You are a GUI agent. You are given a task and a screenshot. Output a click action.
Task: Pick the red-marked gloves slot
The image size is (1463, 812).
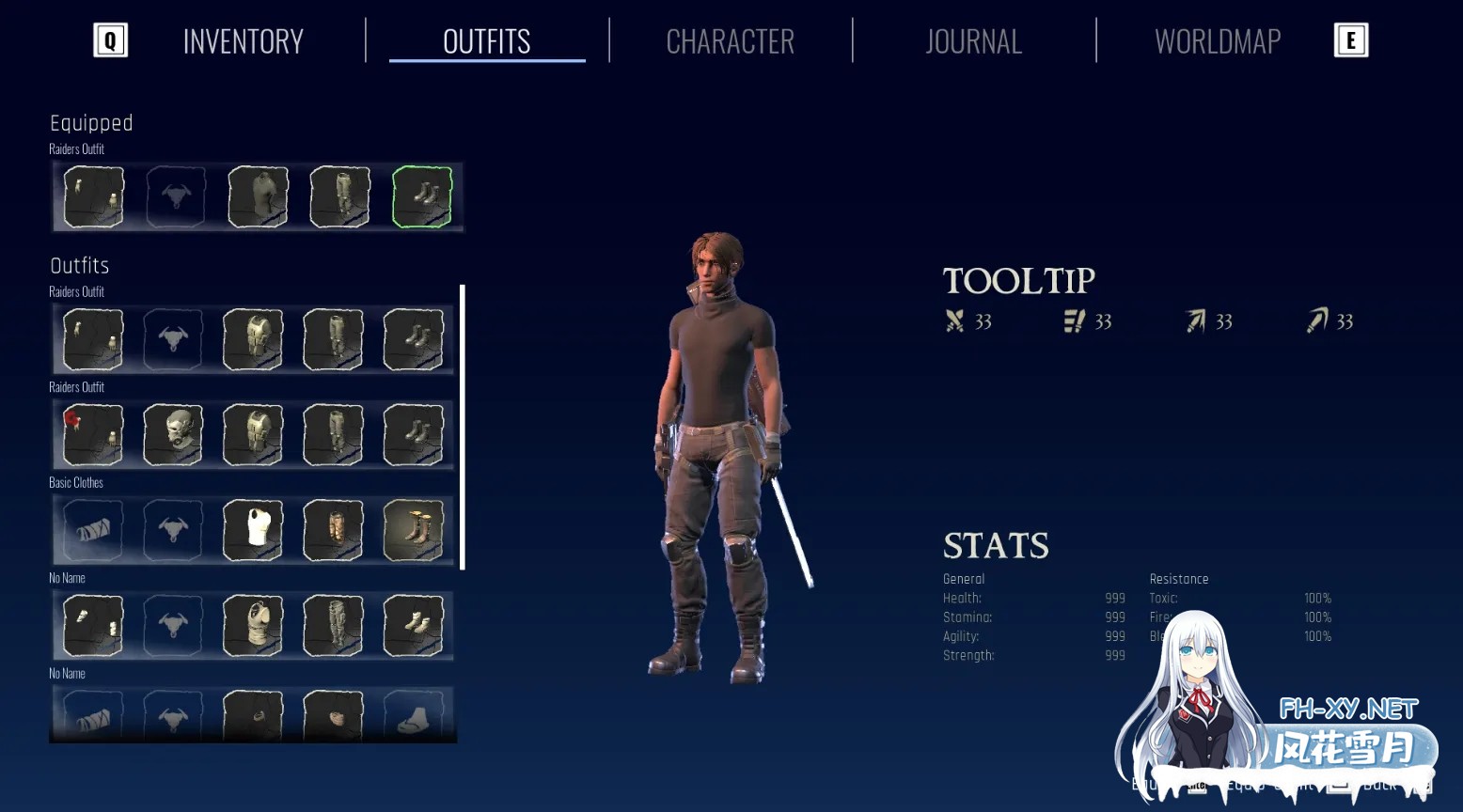93,435
